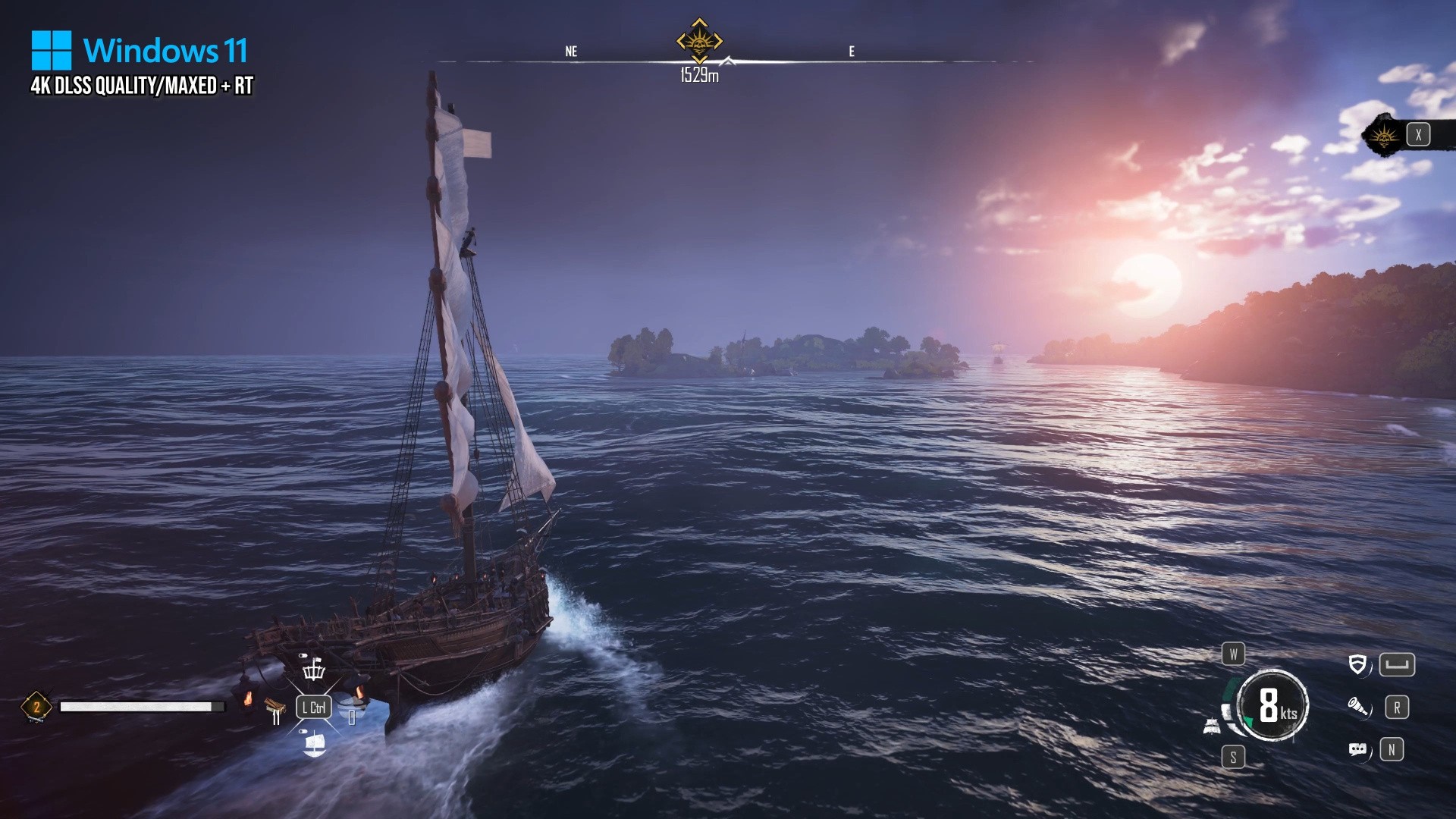Screen dimensions: 1456x819
Task: Choose the sailing ship icon in wheel
Action: pos(314,744)
